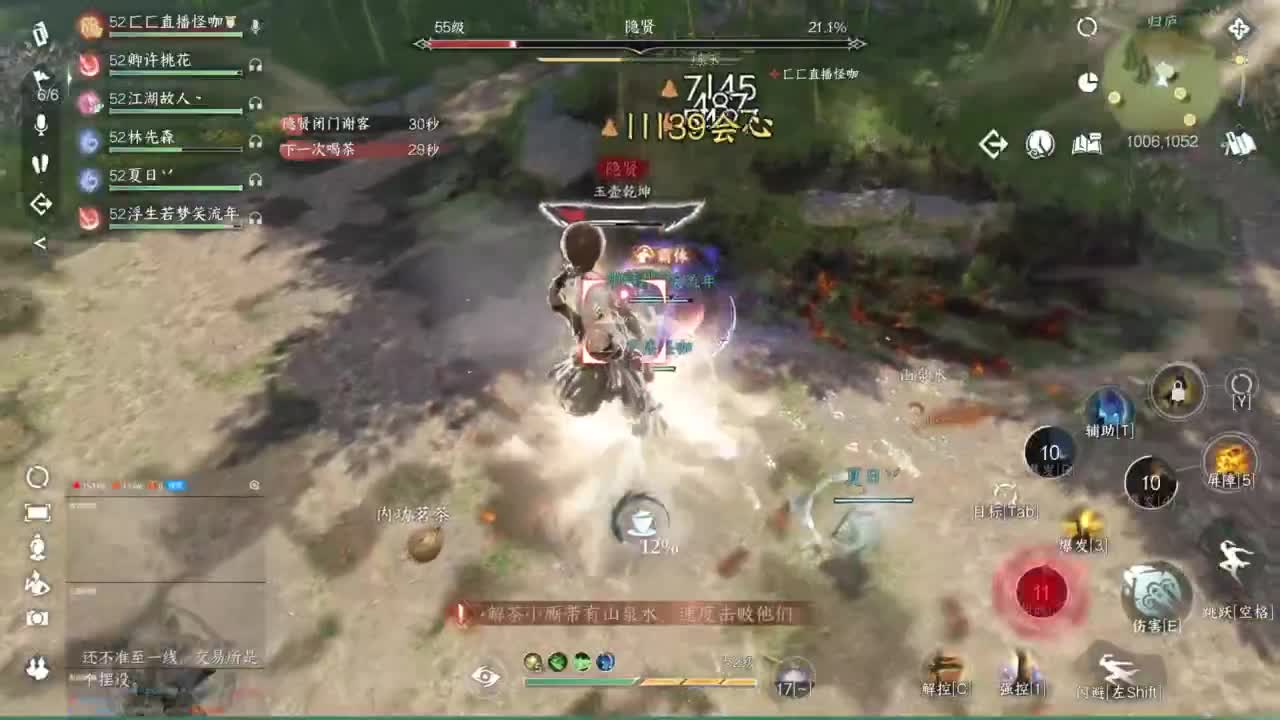
Task: Click the 12% tea brewing progress circle
Action: [642, 521]
